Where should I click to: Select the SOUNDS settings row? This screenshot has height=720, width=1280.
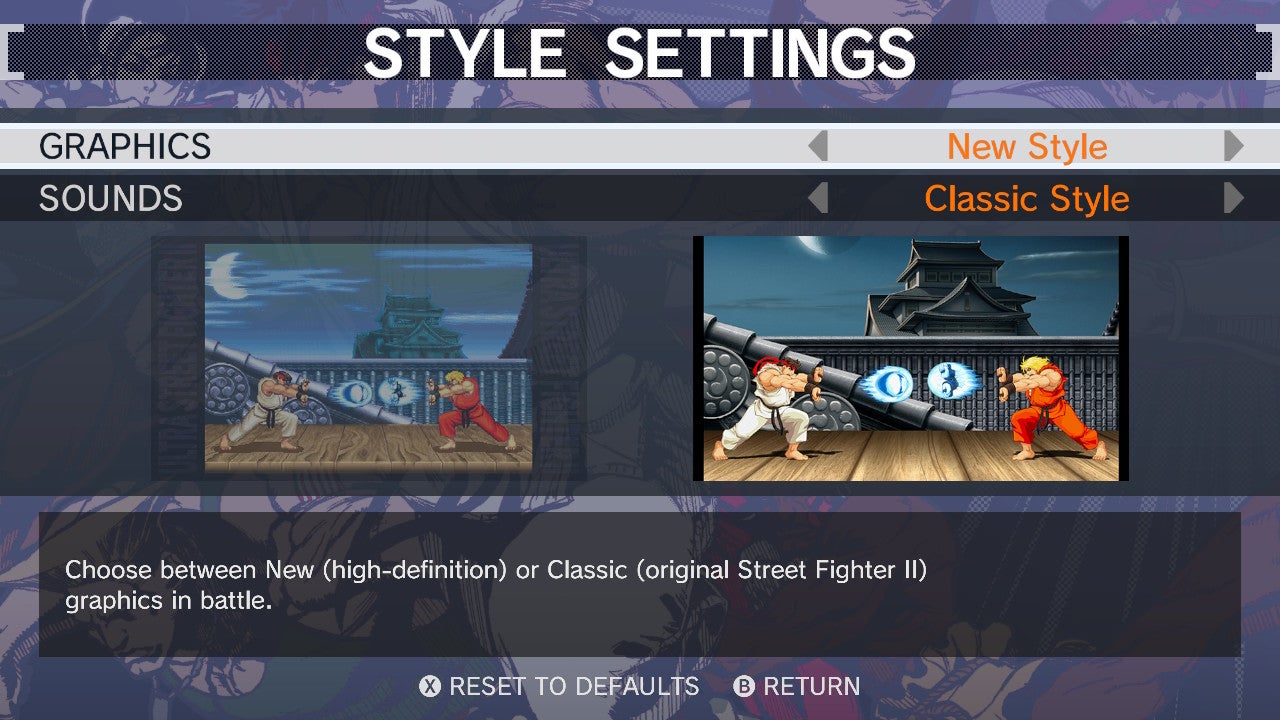click(x=110, y=199)
